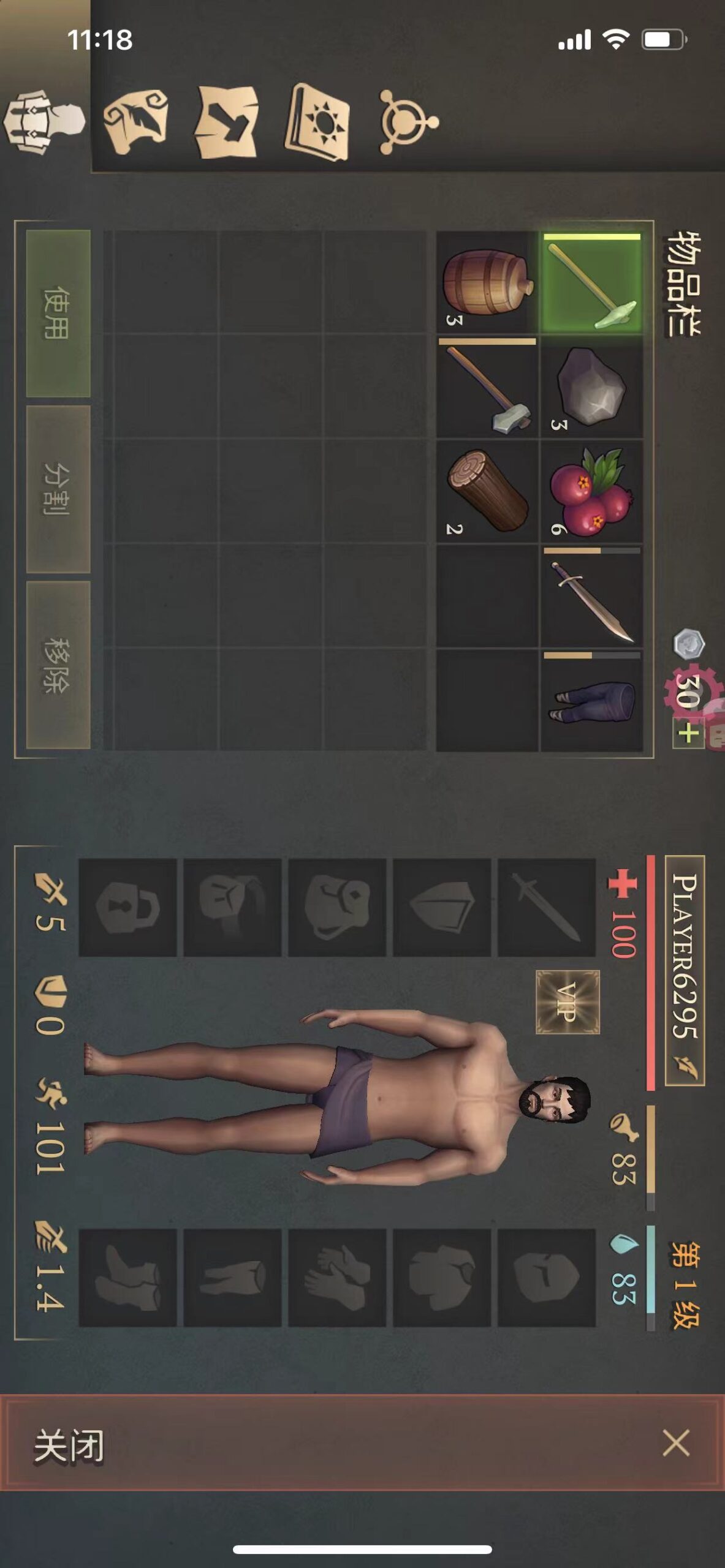This screenshot has width=725, height=1568.
Task: Open the circular nodes tab
Action: click(x=407, y=121)
